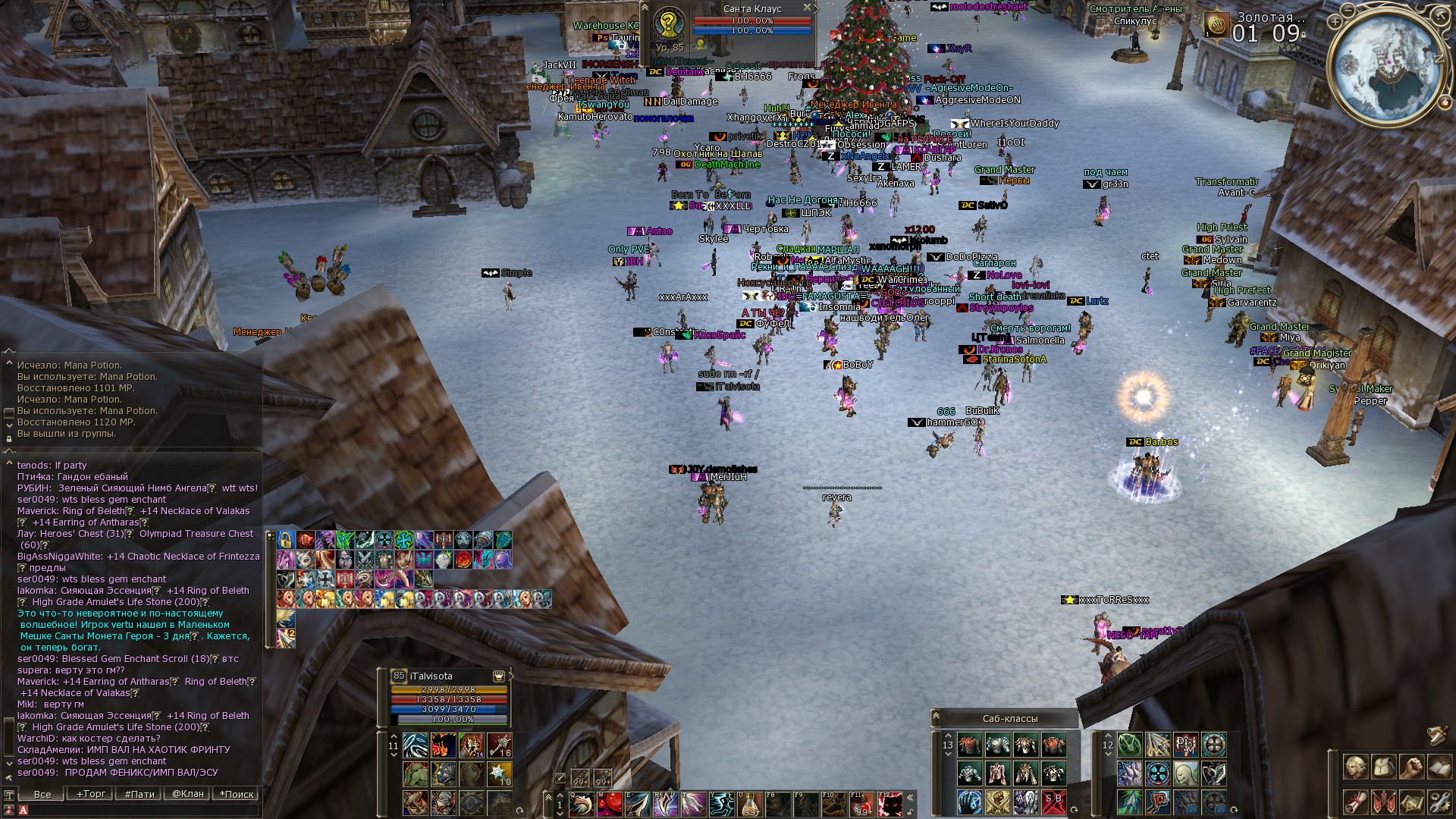Use the red potion in hotbar slot W
The height and width of the screenshot is (819, 1456).
click(x=610, y=804)
